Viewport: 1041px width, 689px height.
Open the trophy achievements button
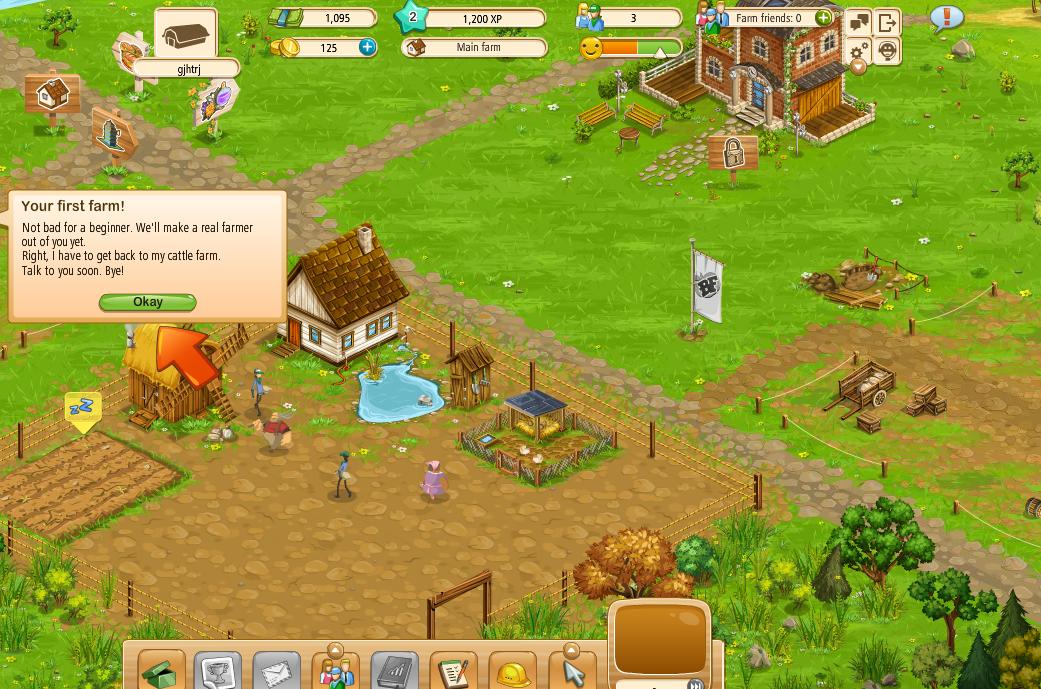218,671
